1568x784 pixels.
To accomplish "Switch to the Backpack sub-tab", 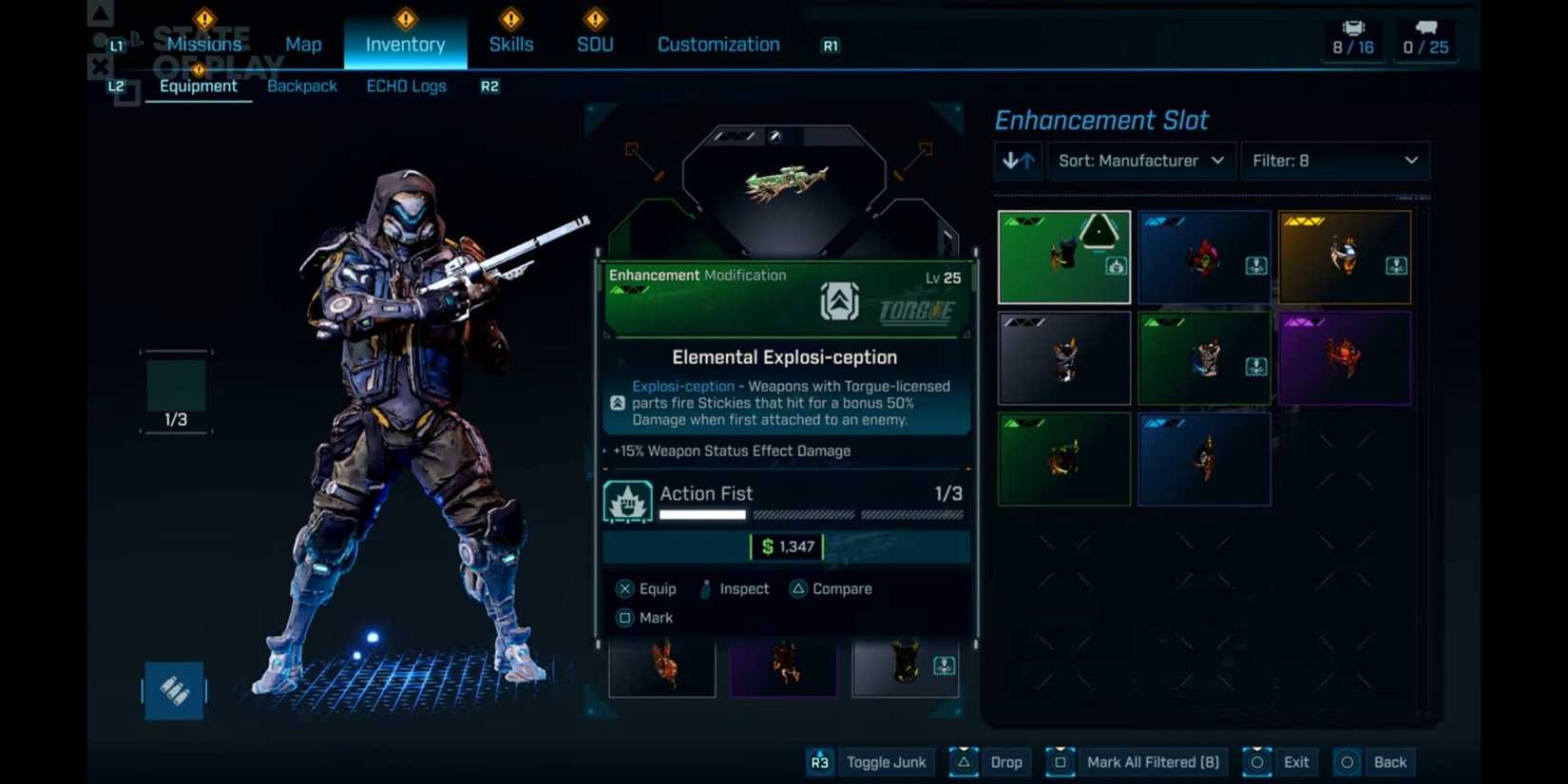I will 302,86.
